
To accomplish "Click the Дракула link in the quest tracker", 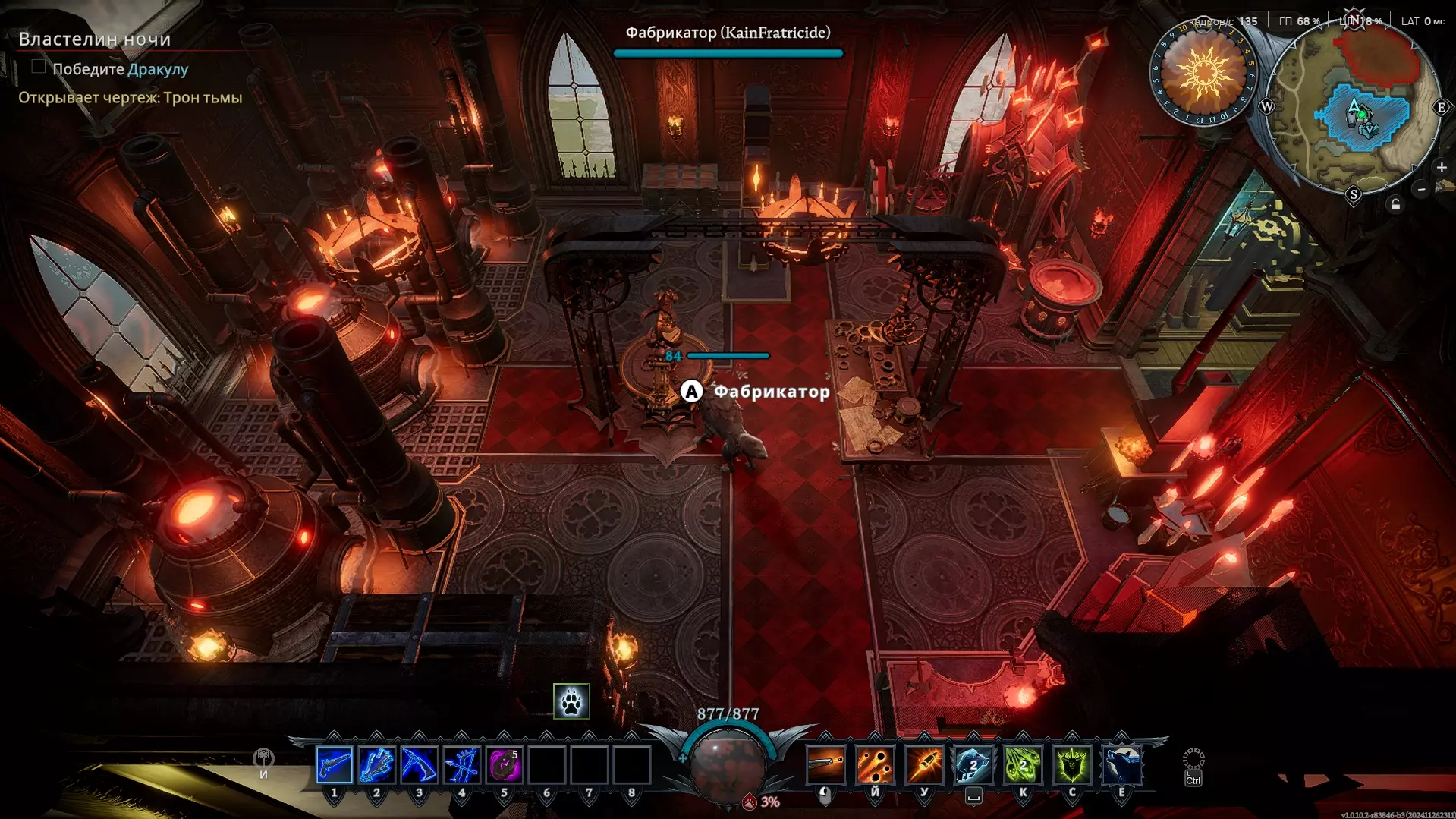I will tap(158, 69).
